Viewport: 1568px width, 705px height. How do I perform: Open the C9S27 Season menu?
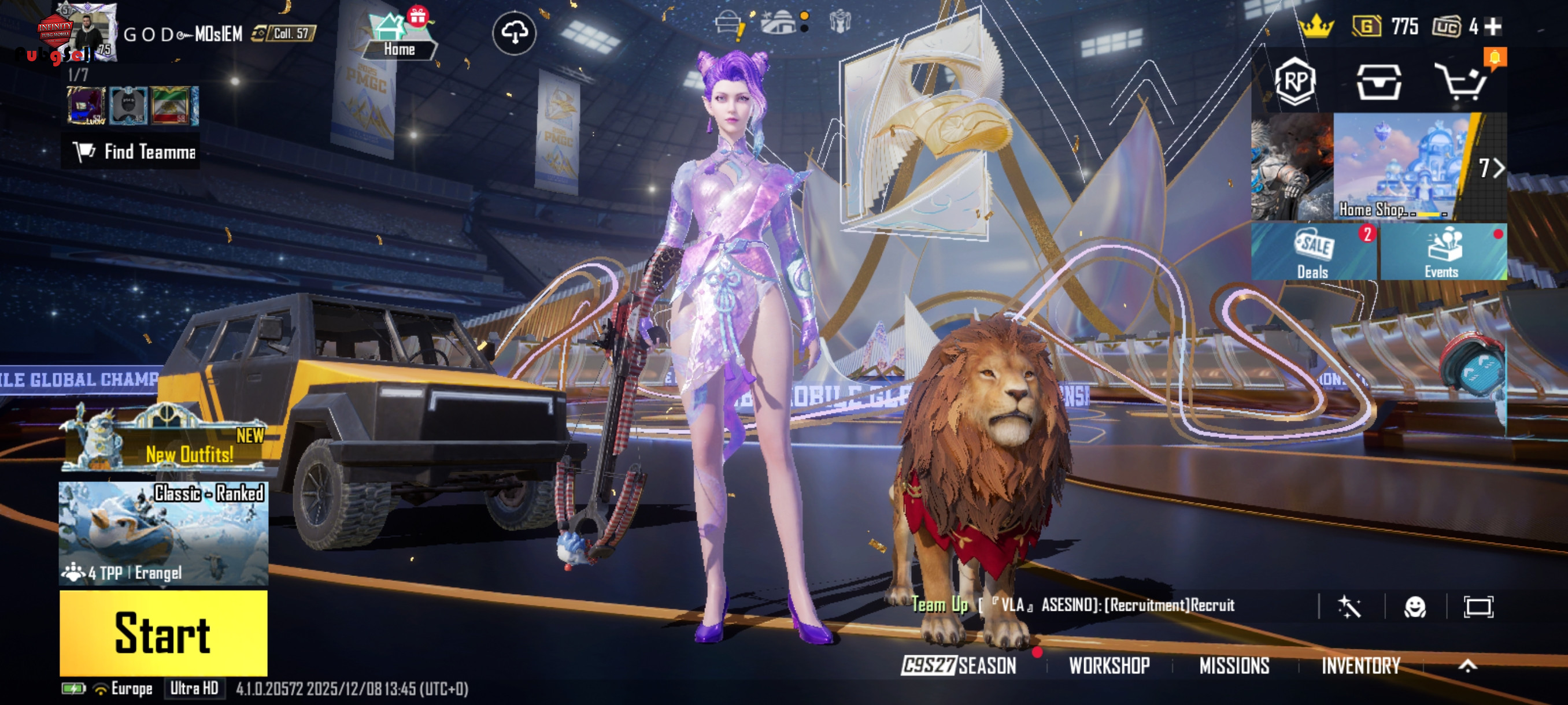[959, 666]
